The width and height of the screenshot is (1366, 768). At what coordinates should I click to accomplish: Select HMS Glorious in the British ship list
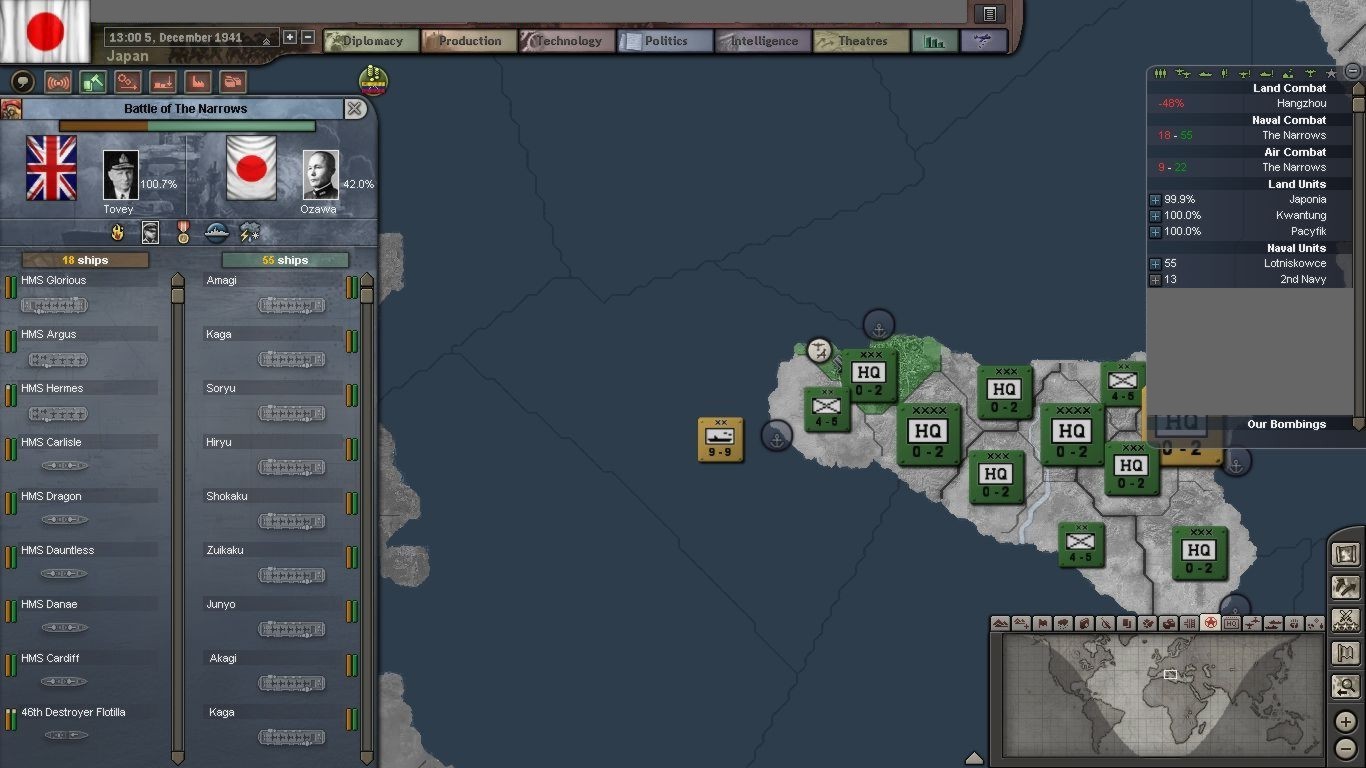point(54,281)
